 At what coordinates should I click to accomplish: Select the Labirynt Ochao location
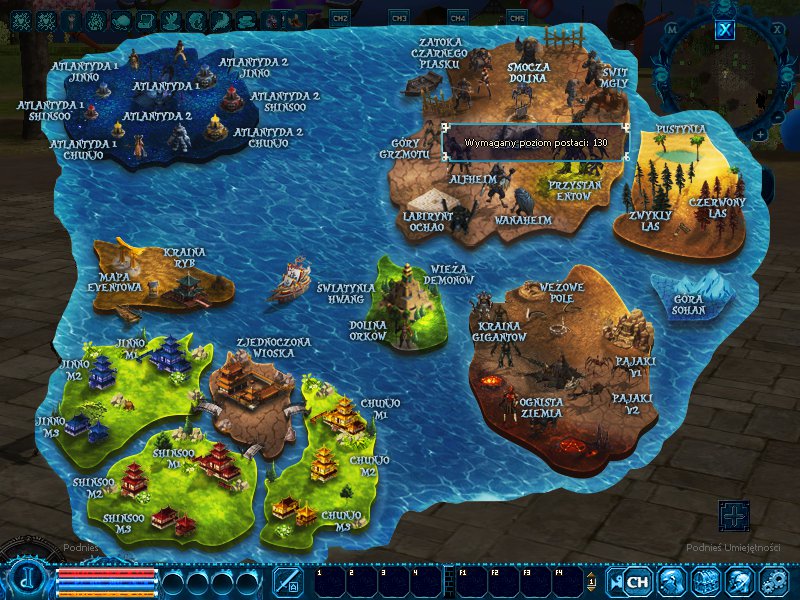[x=428, y=221]
